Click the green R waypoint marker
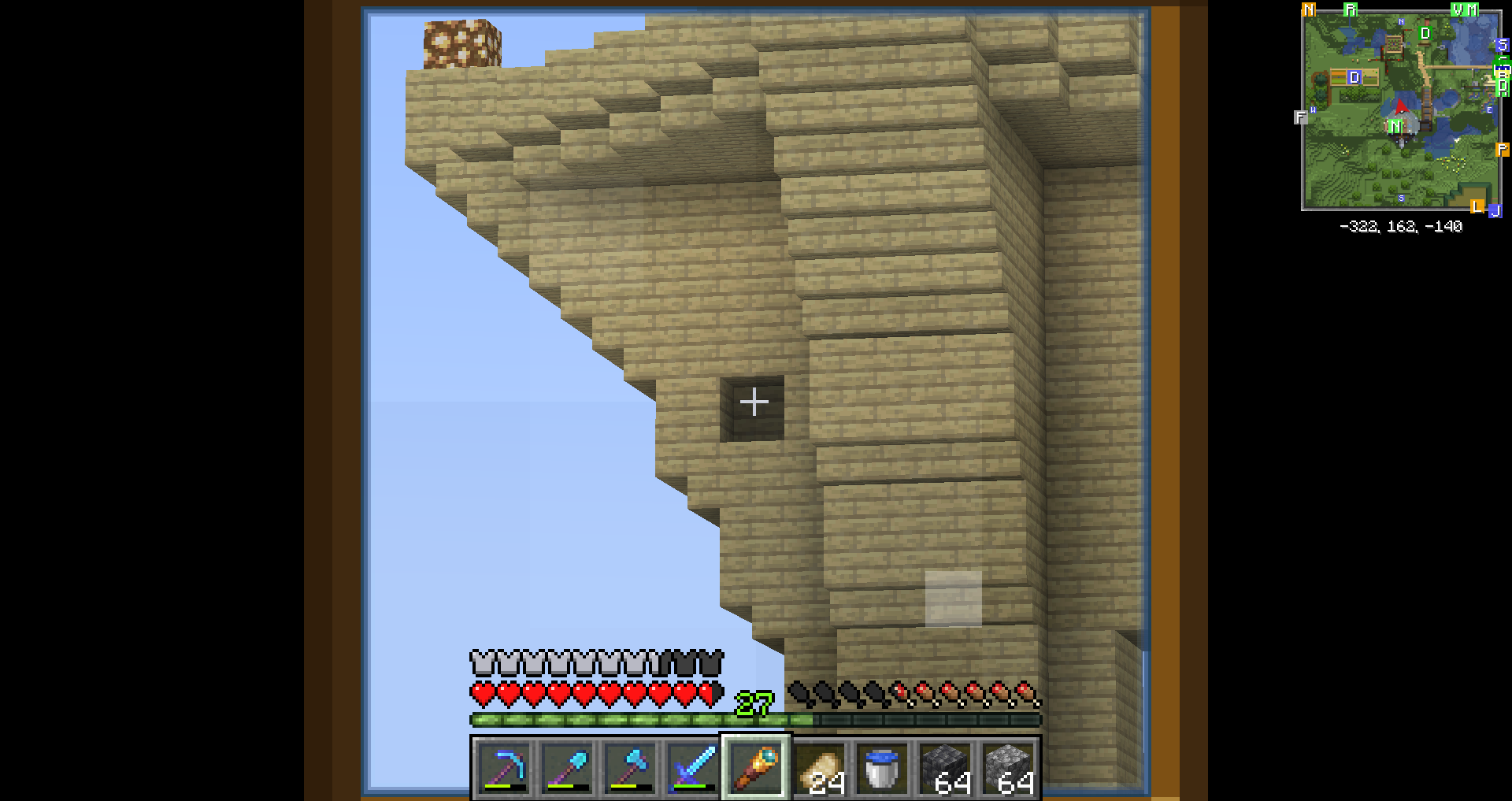This screenshot has height=801, width=1512. (1351, 10)
